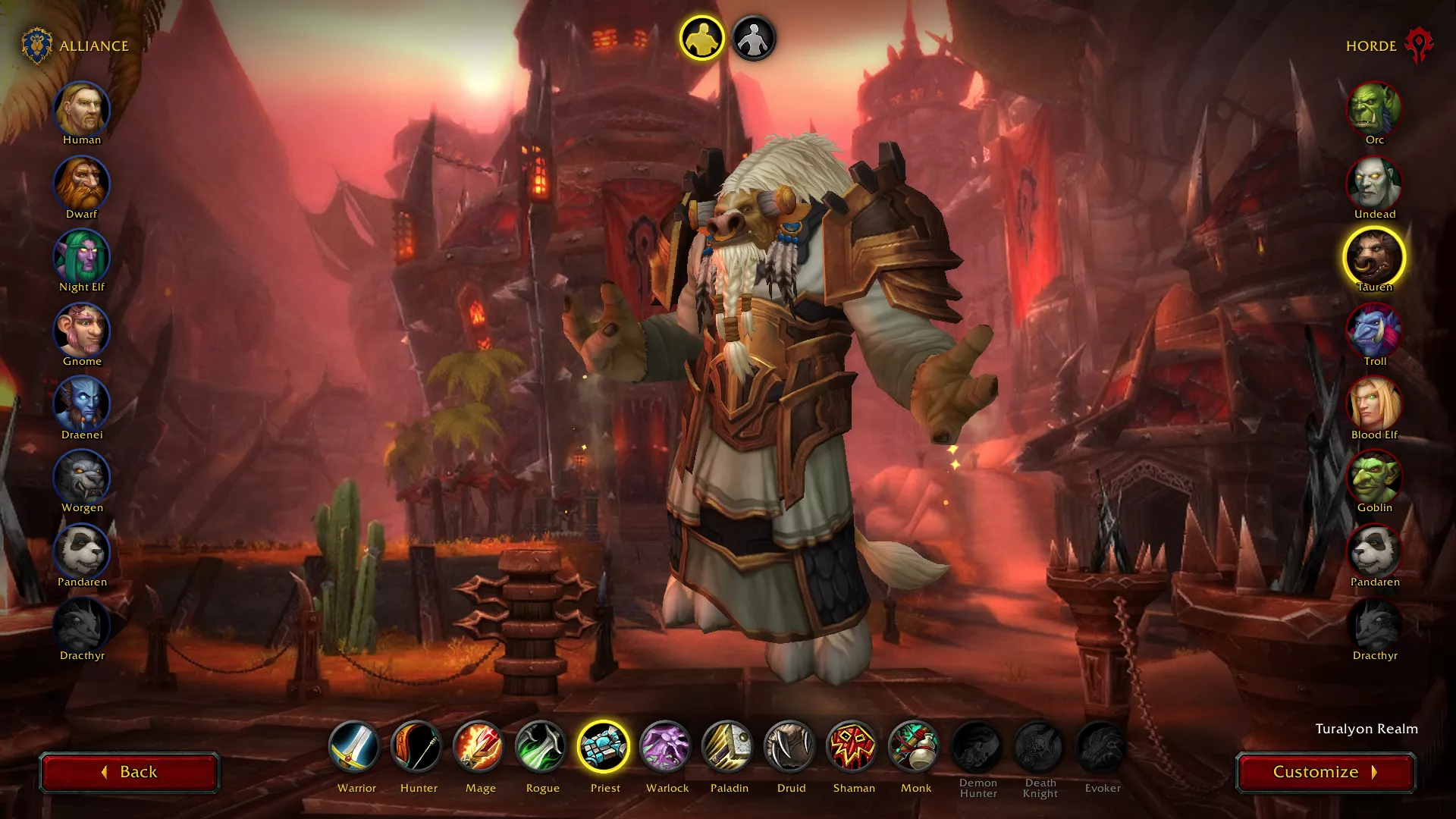Select the Goblin race portrait

[1374, 478]
